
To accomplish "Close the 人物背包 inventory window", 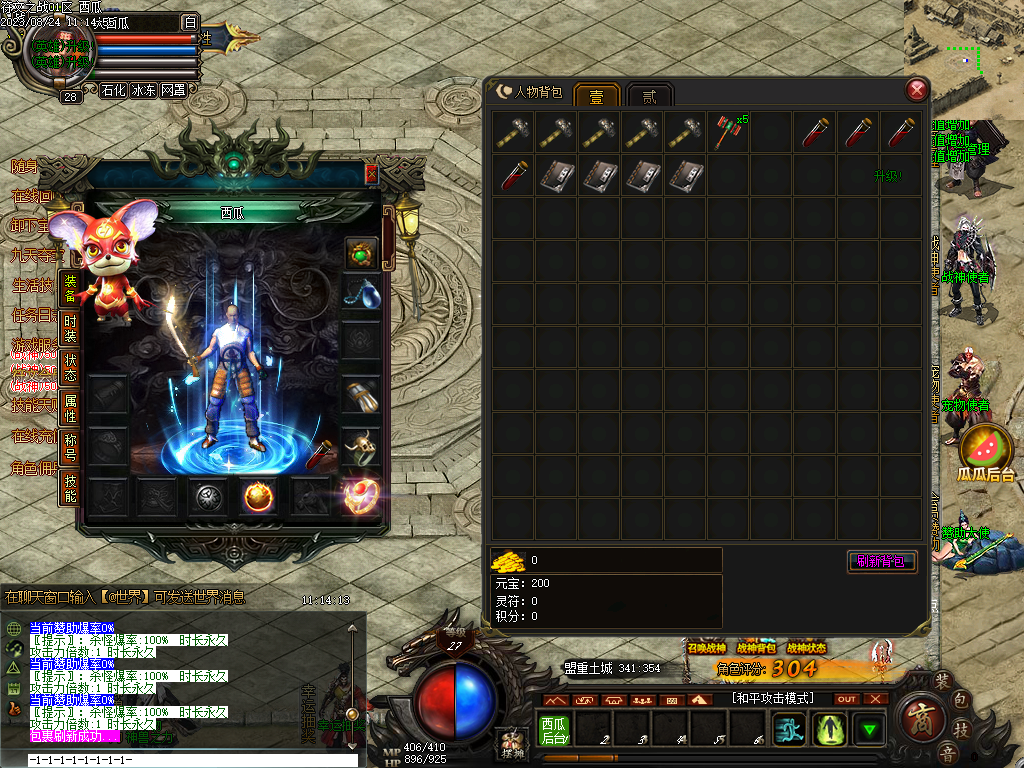I will [916, 91].
